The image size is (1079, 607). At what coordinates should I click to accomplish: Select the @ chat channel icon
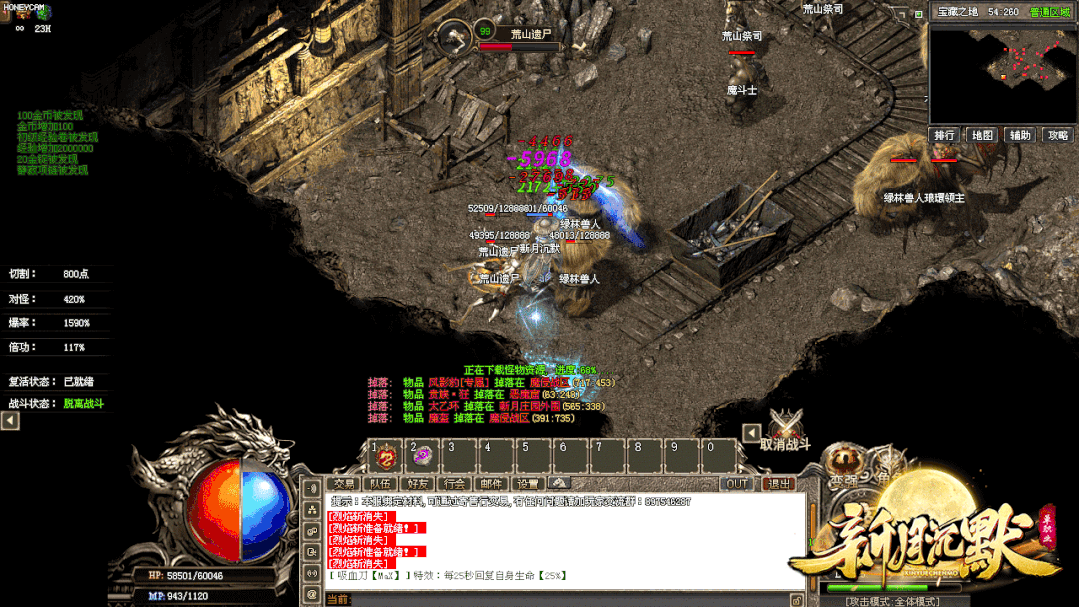tap(312, 596)
